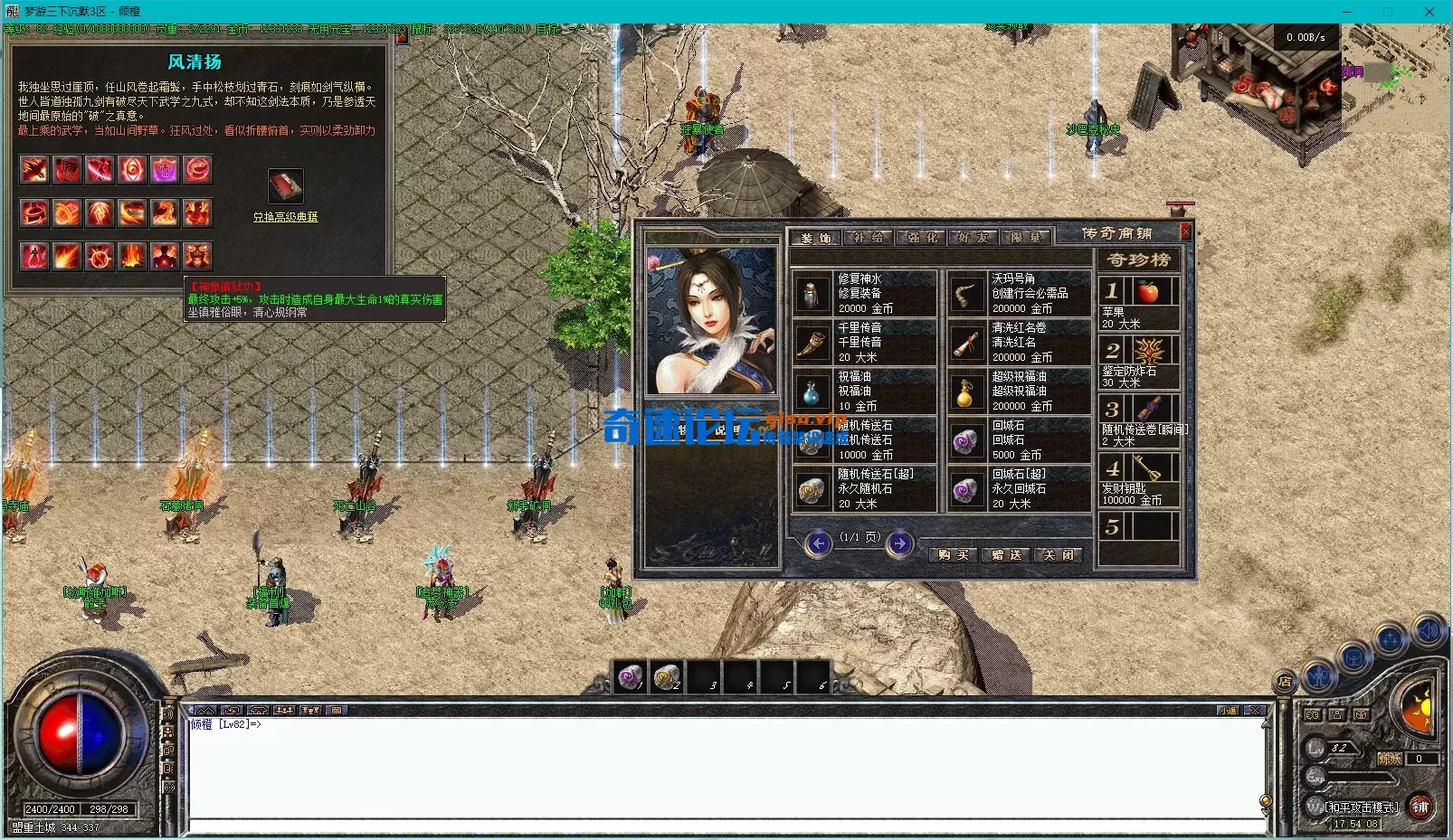Close the shop with the 关闭 button

pyautogui.click(x=1057, y=554)
